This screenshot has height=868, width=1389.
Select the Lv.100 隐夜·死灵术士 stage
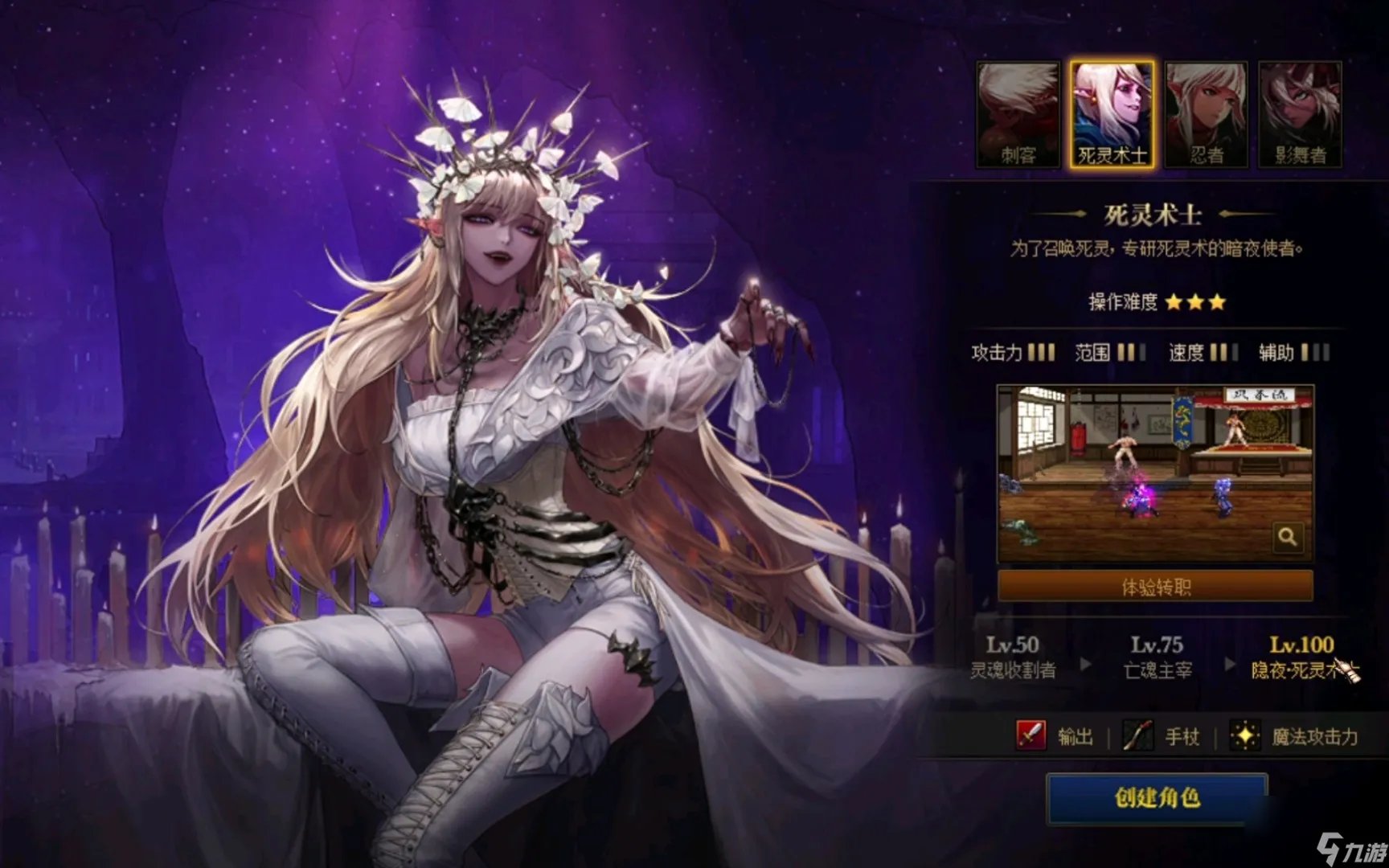[x=1304, y=655]
